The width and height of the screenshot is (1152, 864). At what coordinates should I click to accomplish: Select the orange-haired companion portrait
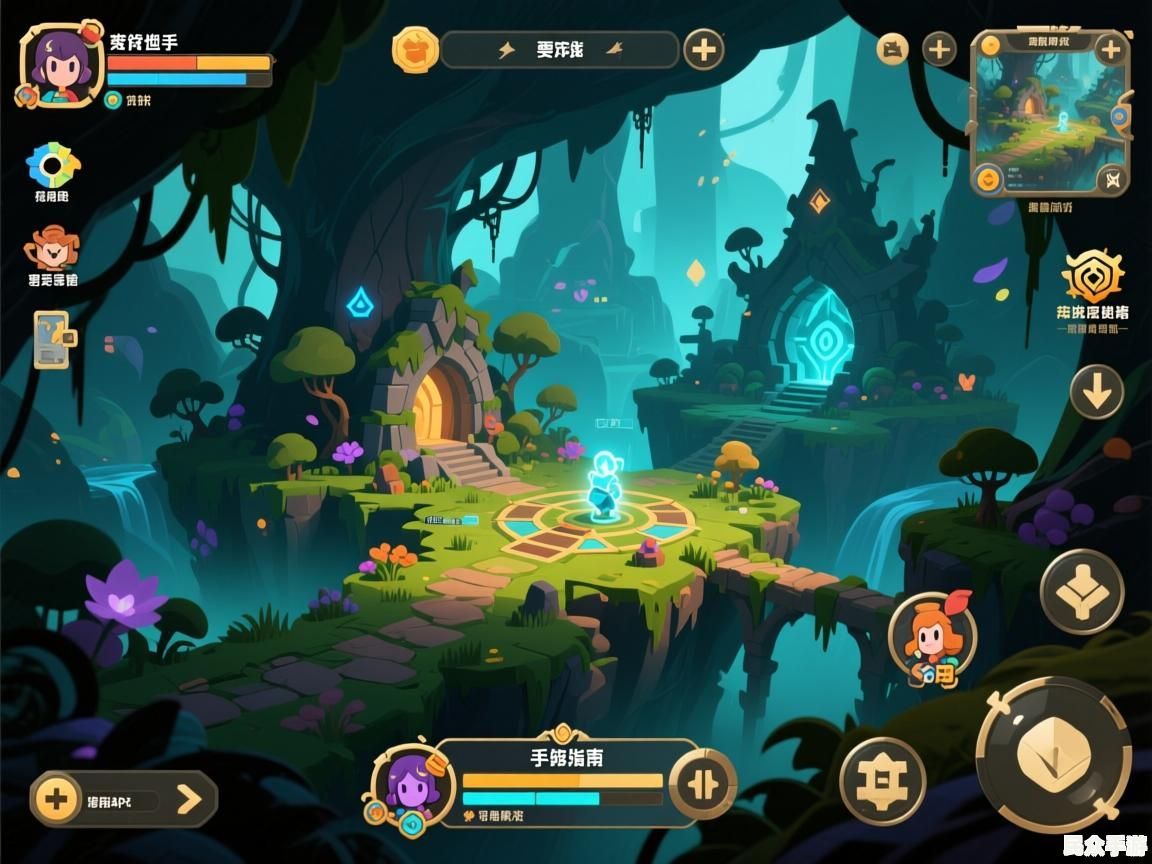click(x=932, y=639)
